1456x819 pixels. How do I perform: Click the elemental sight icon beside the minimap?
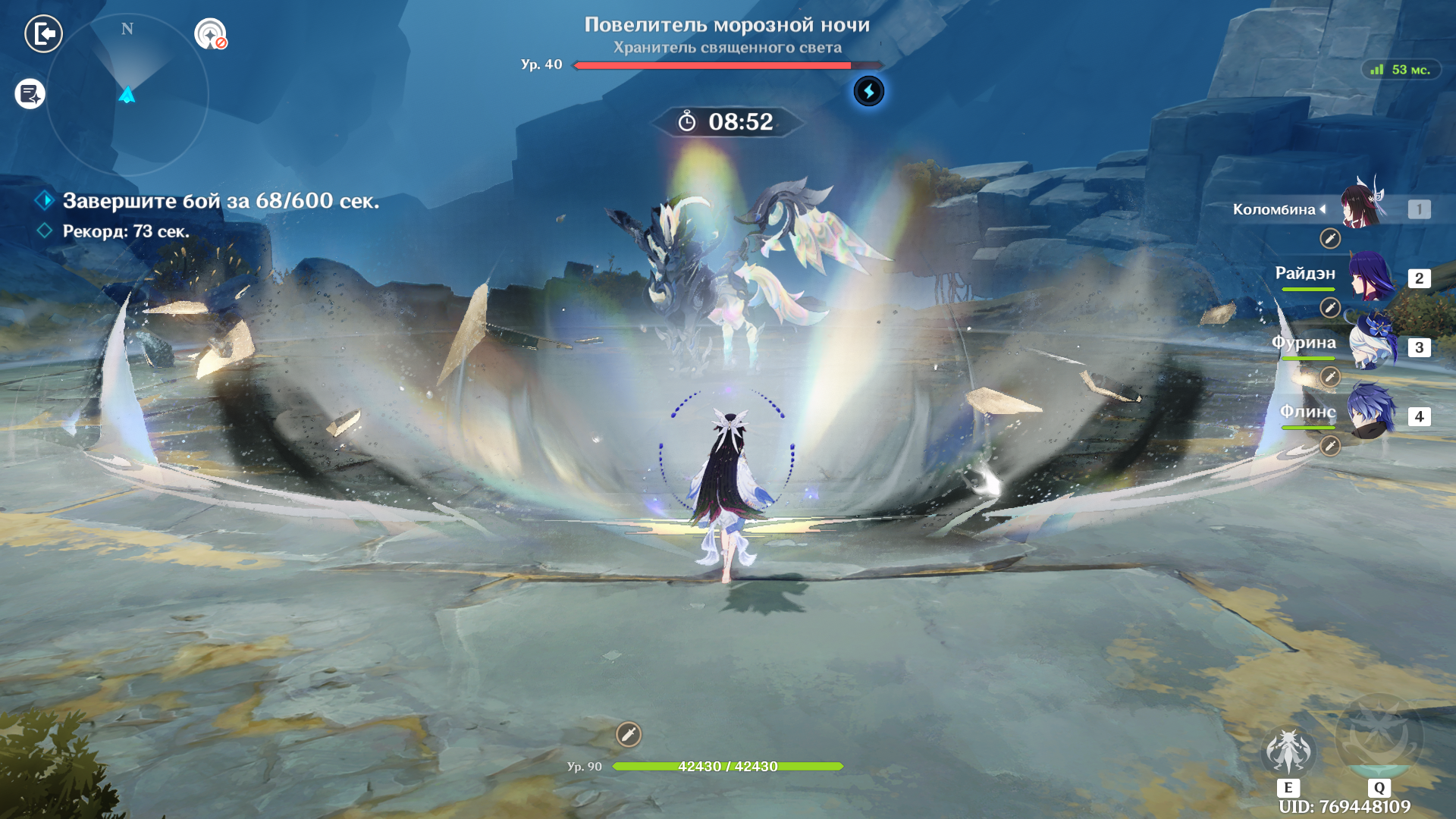tap(210, 34)
